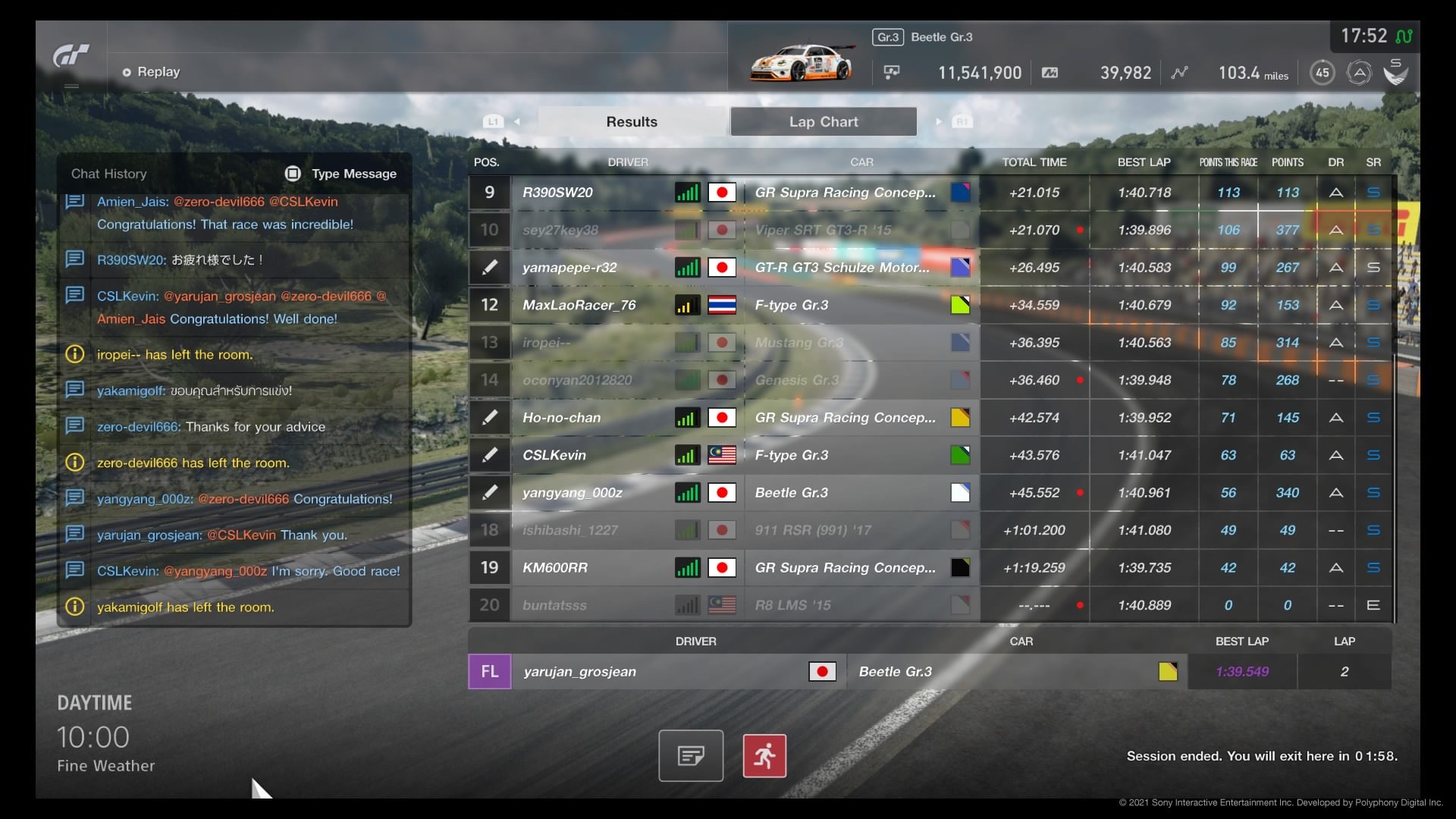Image resolution: width=1456 pixels, height=819 pixels.
Task: Open the chat message icon button
Action: [x=691, y=755]
